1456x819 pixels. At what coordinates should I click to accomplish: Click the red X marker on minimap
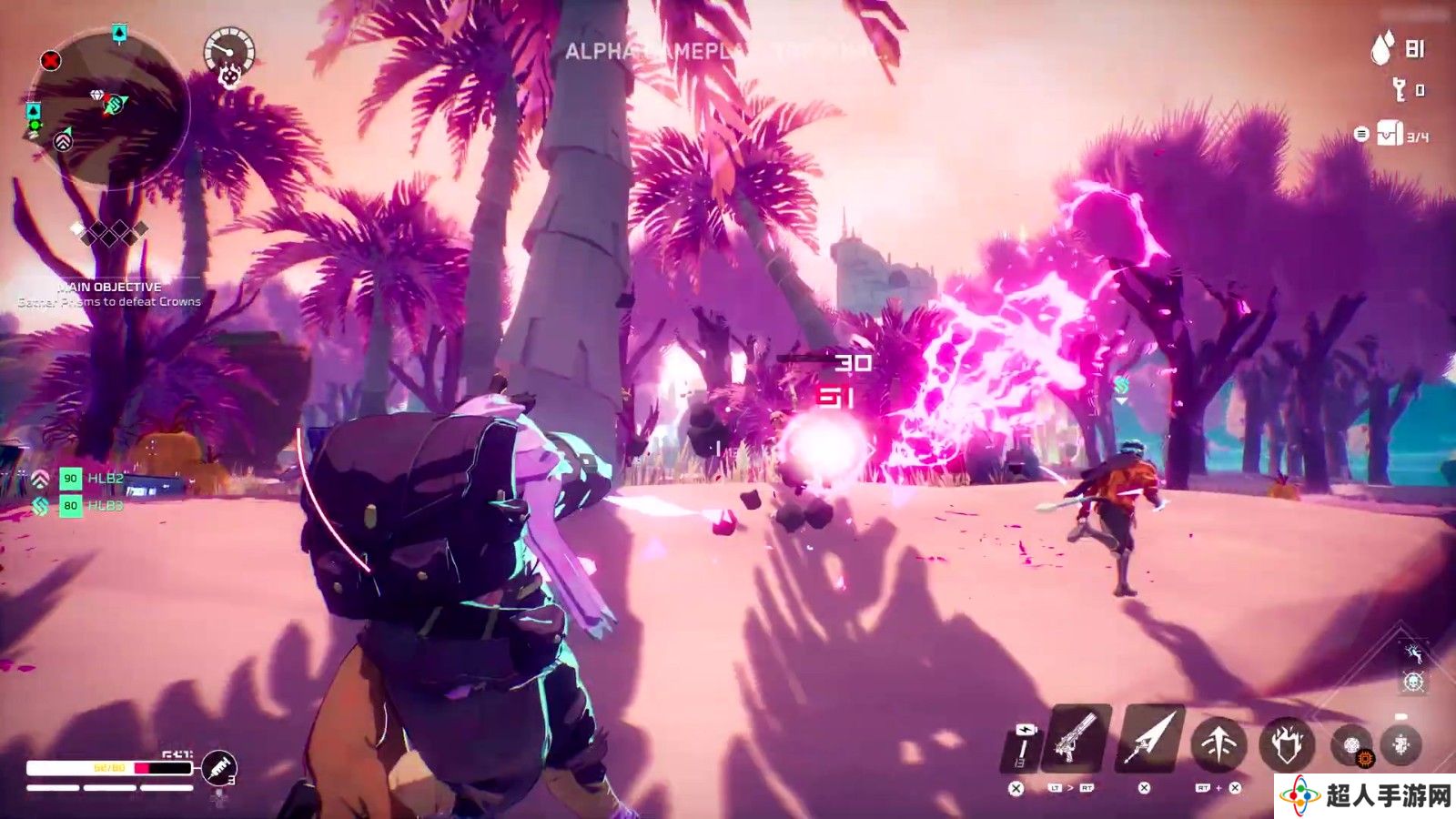(51, 61)
